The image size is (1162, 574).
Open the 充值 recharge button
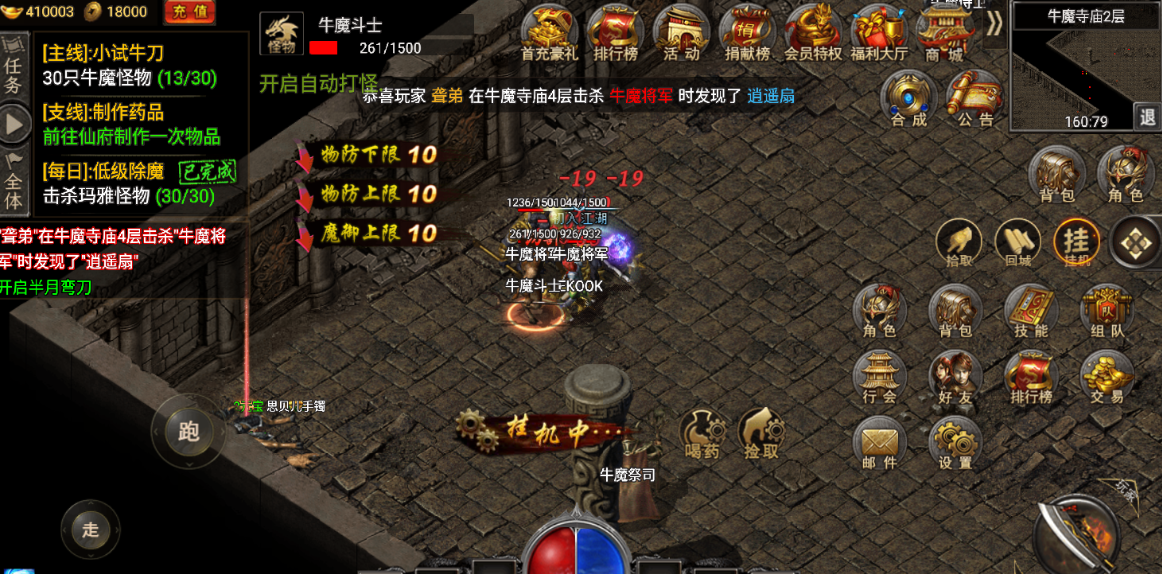(190, 12)
